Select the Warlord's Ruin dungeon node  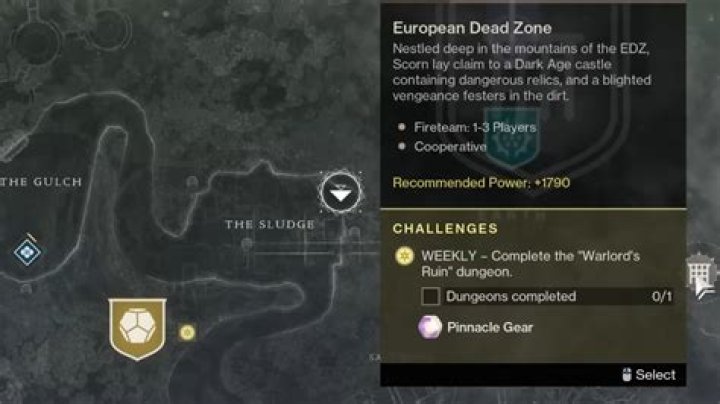343,190
